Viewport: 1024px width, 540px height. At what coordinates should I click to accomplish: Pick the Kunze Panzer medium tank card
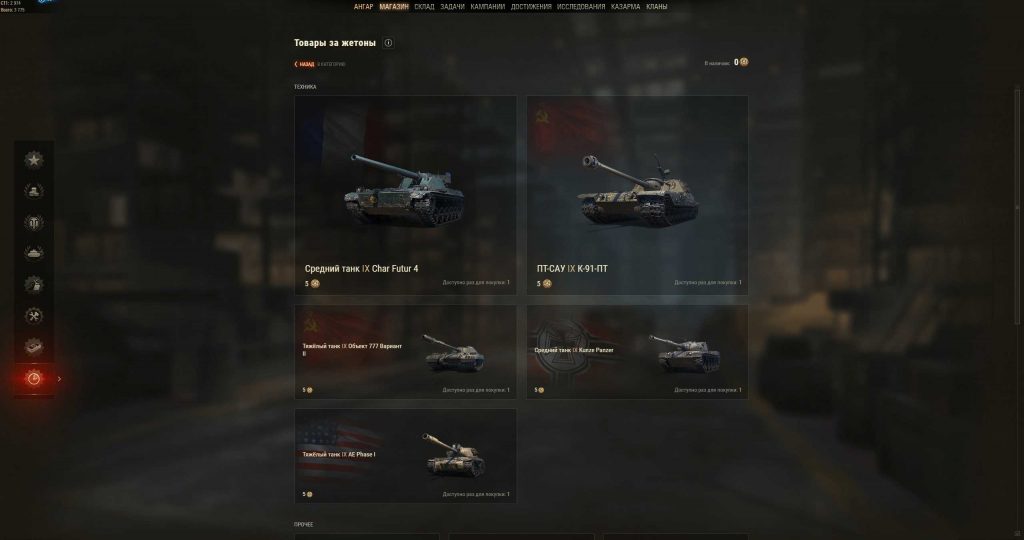click(x=637, y=352)
